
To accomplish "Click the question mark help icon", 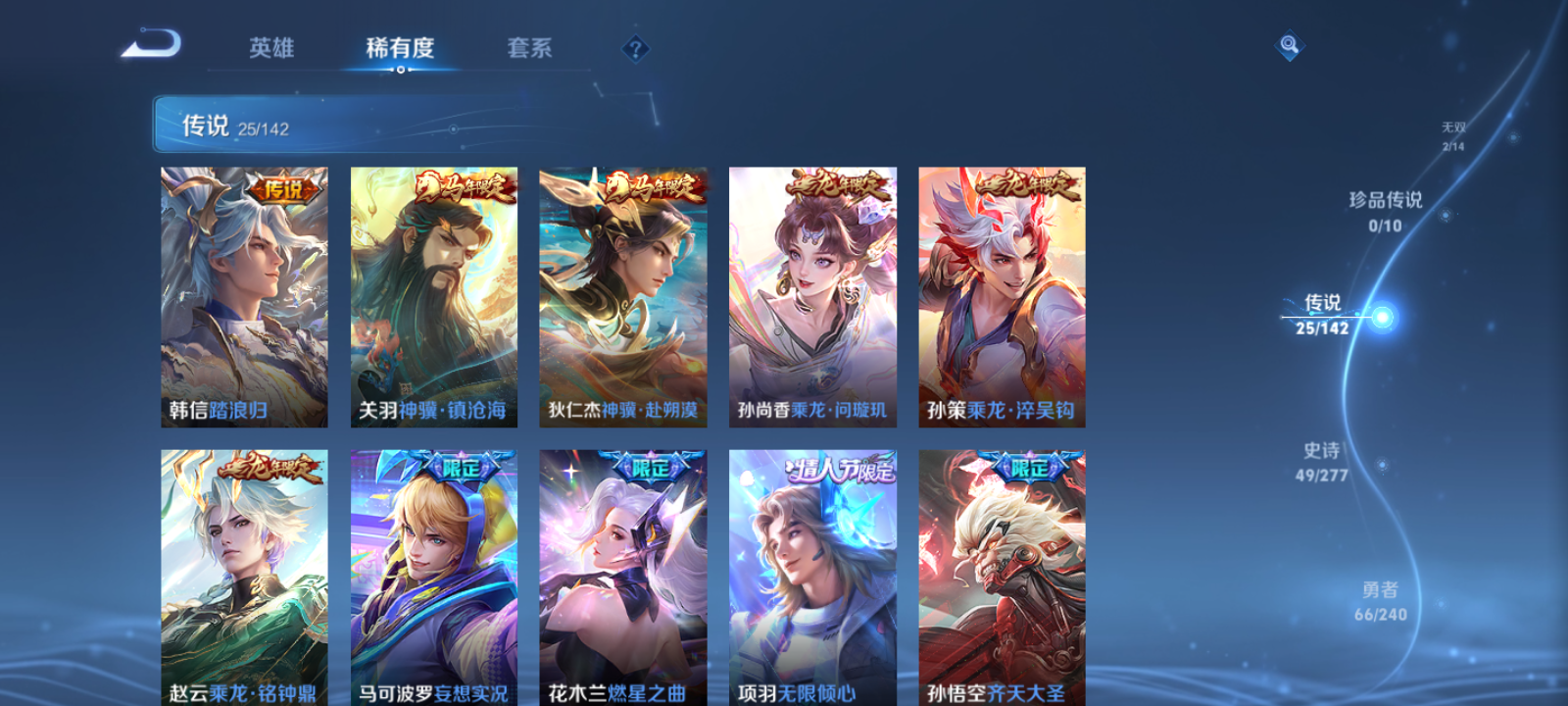I will [x=636, y=47].
